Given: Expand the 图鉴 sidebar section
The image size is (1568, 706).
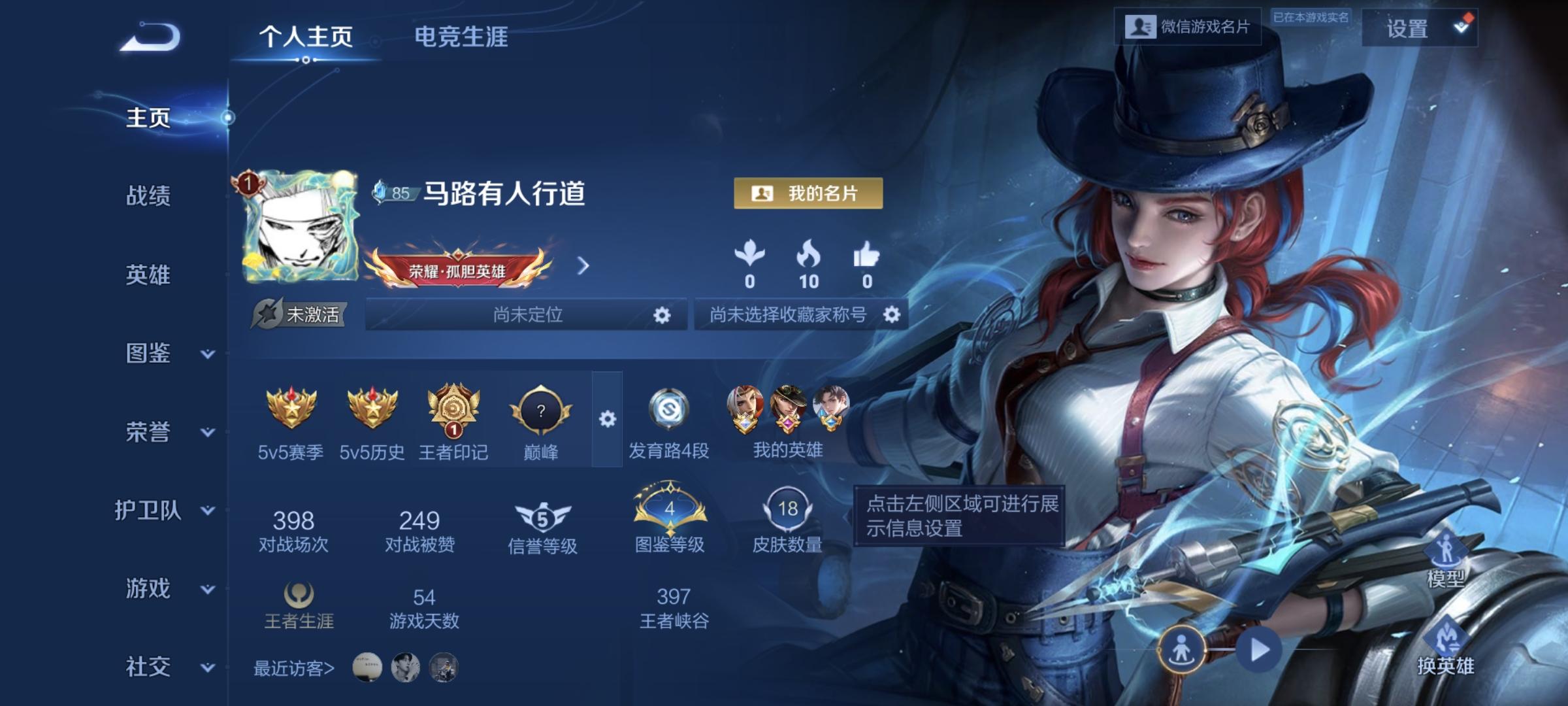Looking at the screenshot, I should (x=149, y=353).
